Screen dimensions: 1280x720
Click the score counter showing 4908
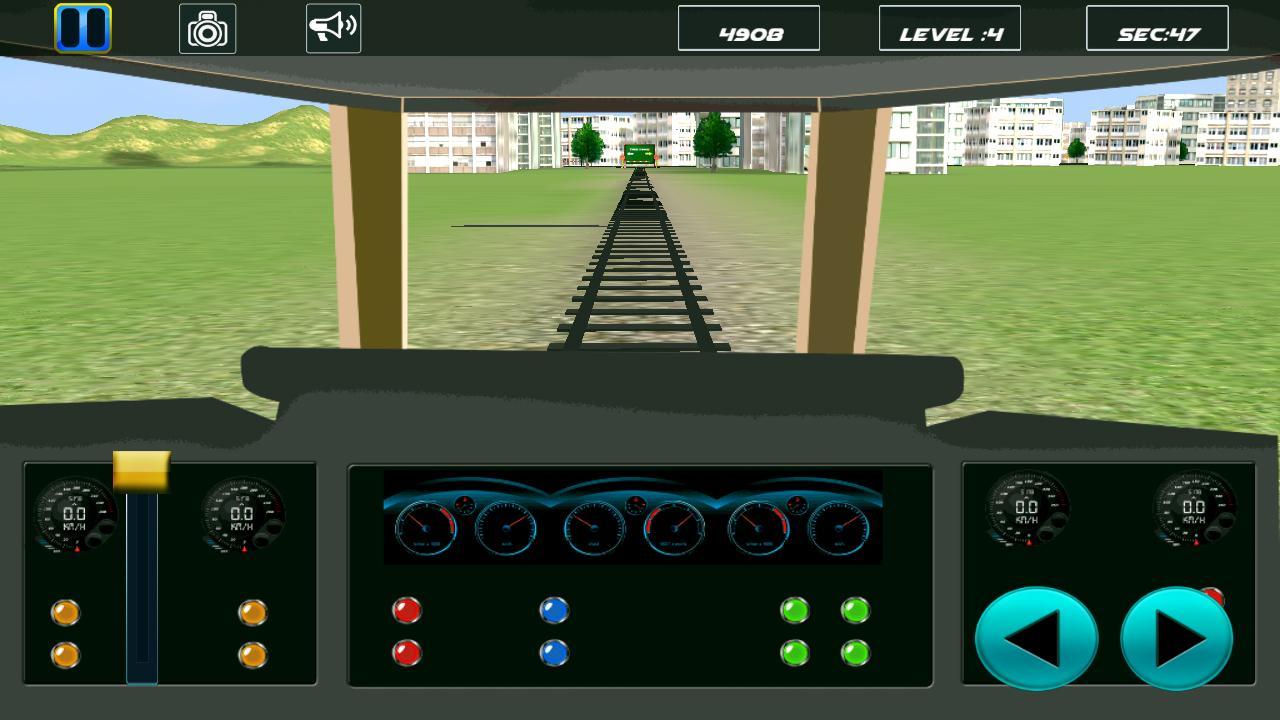click(x=748, y=28)
